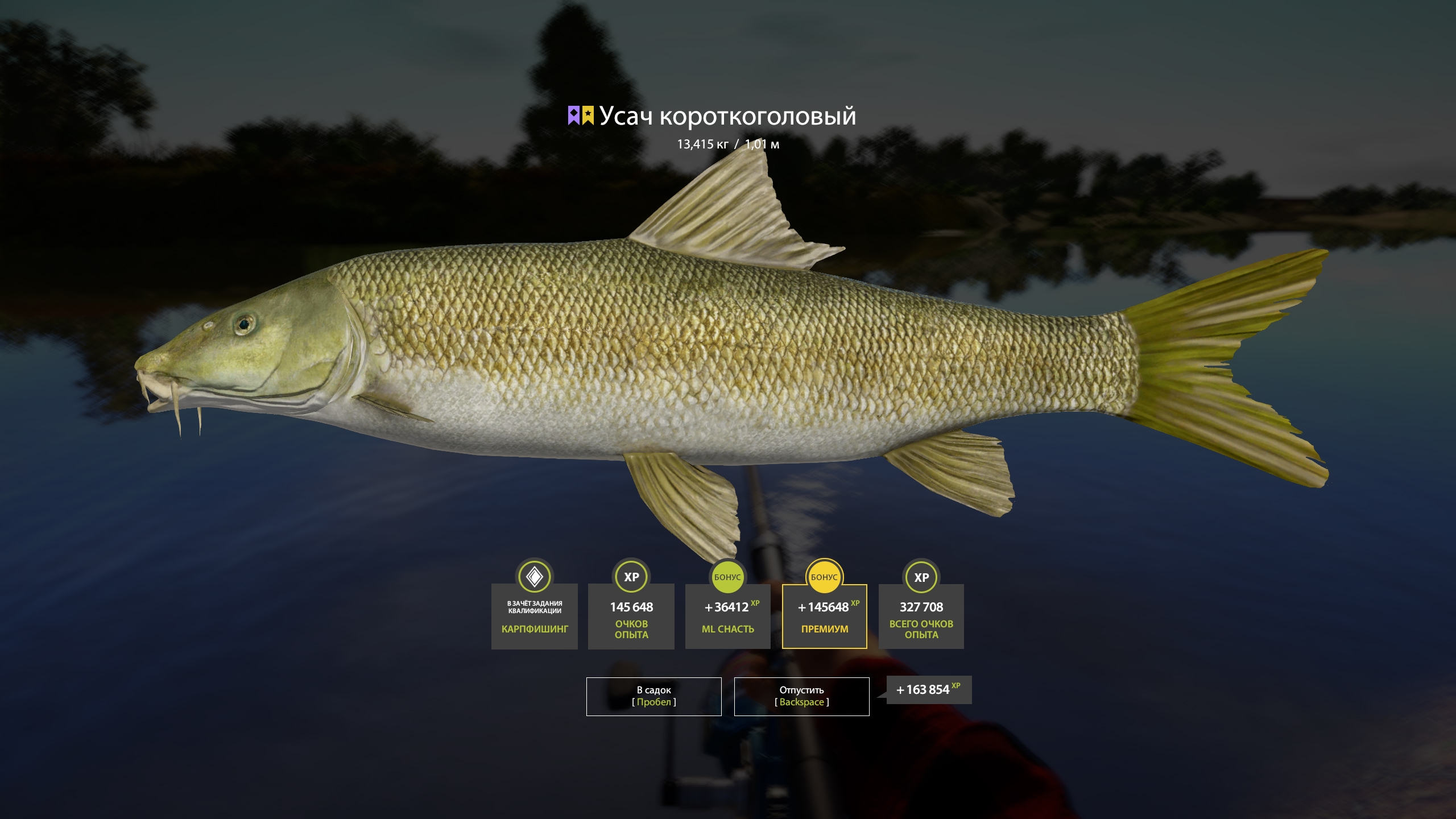Release the fish with Отпустить button

[x=801, y=696]
